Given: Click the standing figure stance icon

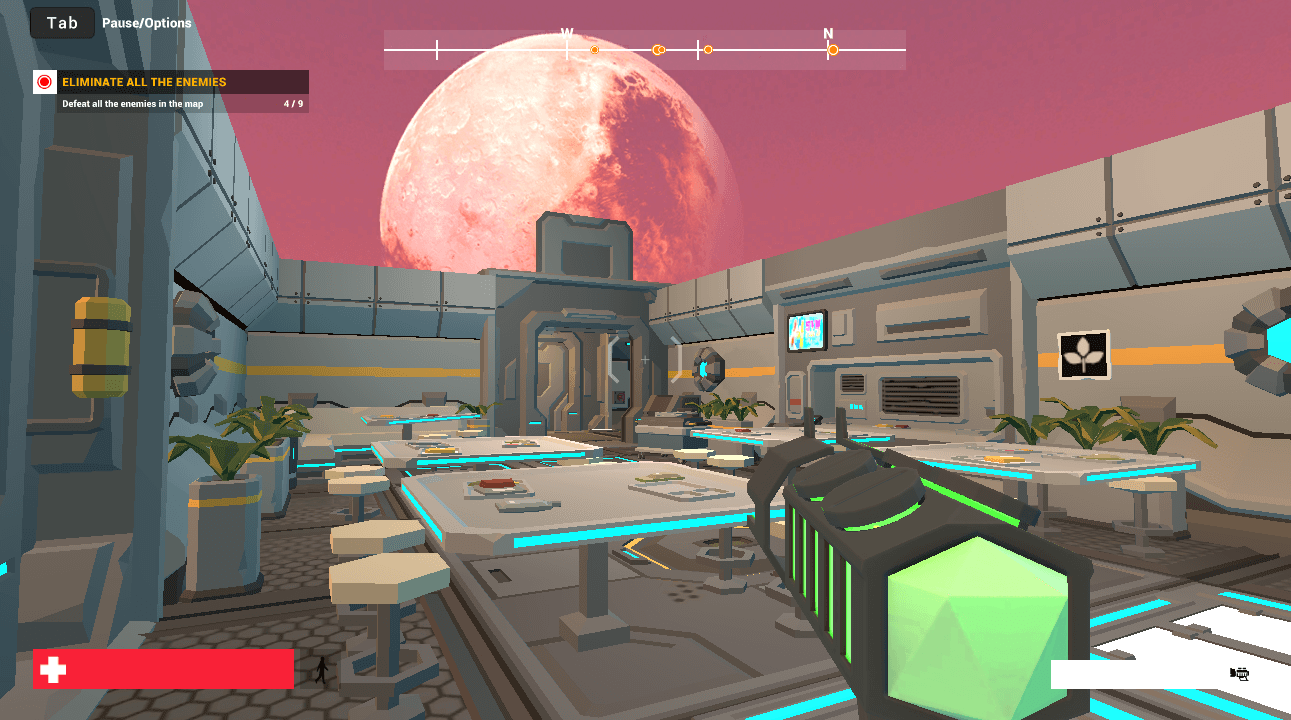Looking at the screenshot, I should click(321, 669).
